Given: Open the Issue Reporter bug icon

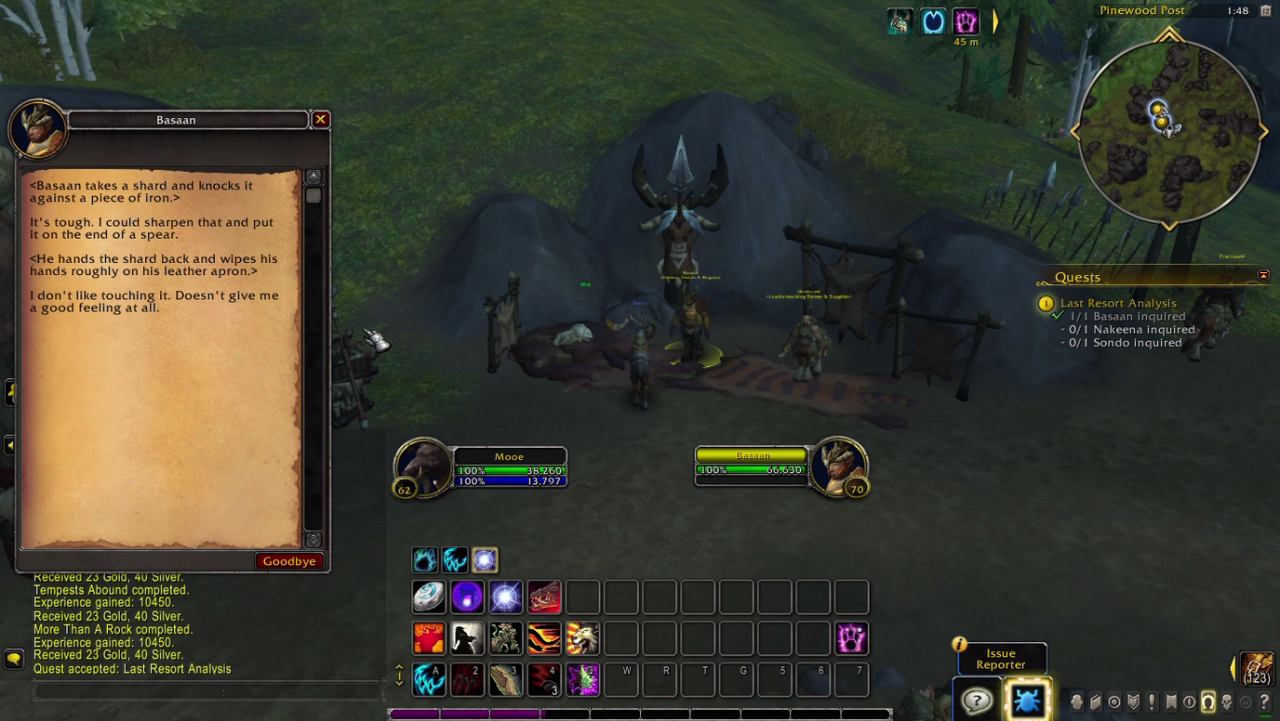Looking at the screenshot, I should point(1026,699).
